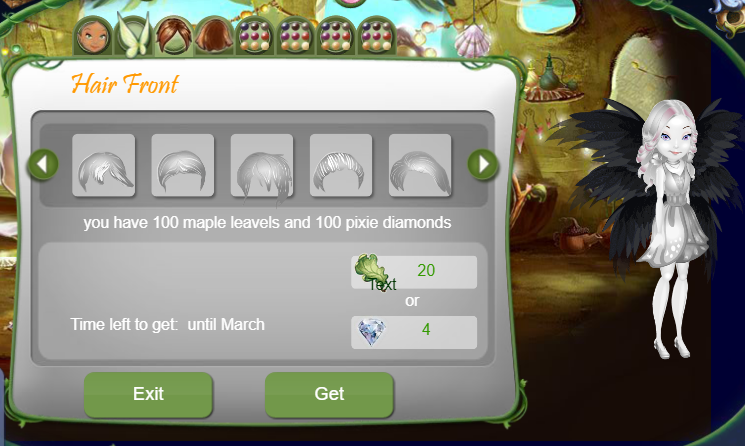This screenshot has height=446, width=745.
Task: Click the pink seashell icon
Action: [x=471, y=39]
